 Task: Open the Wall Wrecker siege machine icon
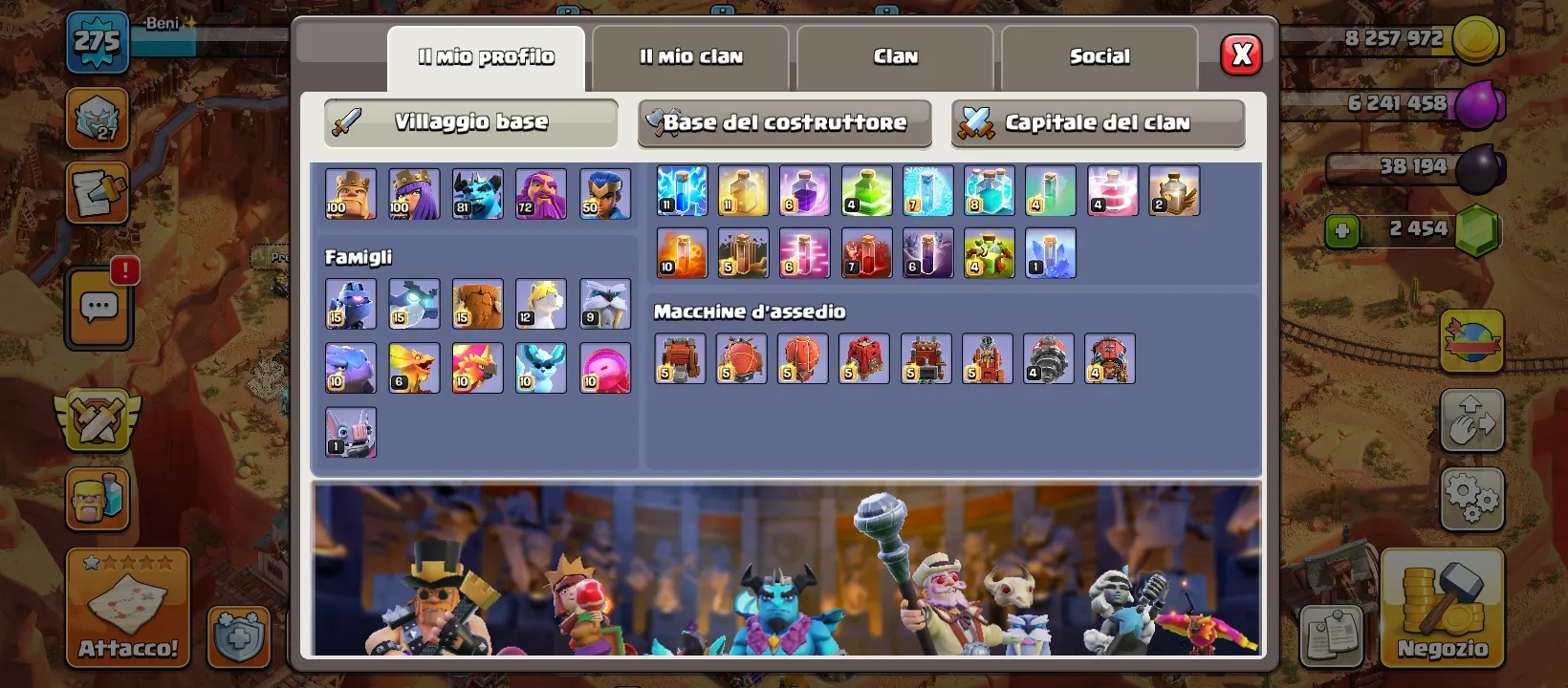tap(680, 358)
